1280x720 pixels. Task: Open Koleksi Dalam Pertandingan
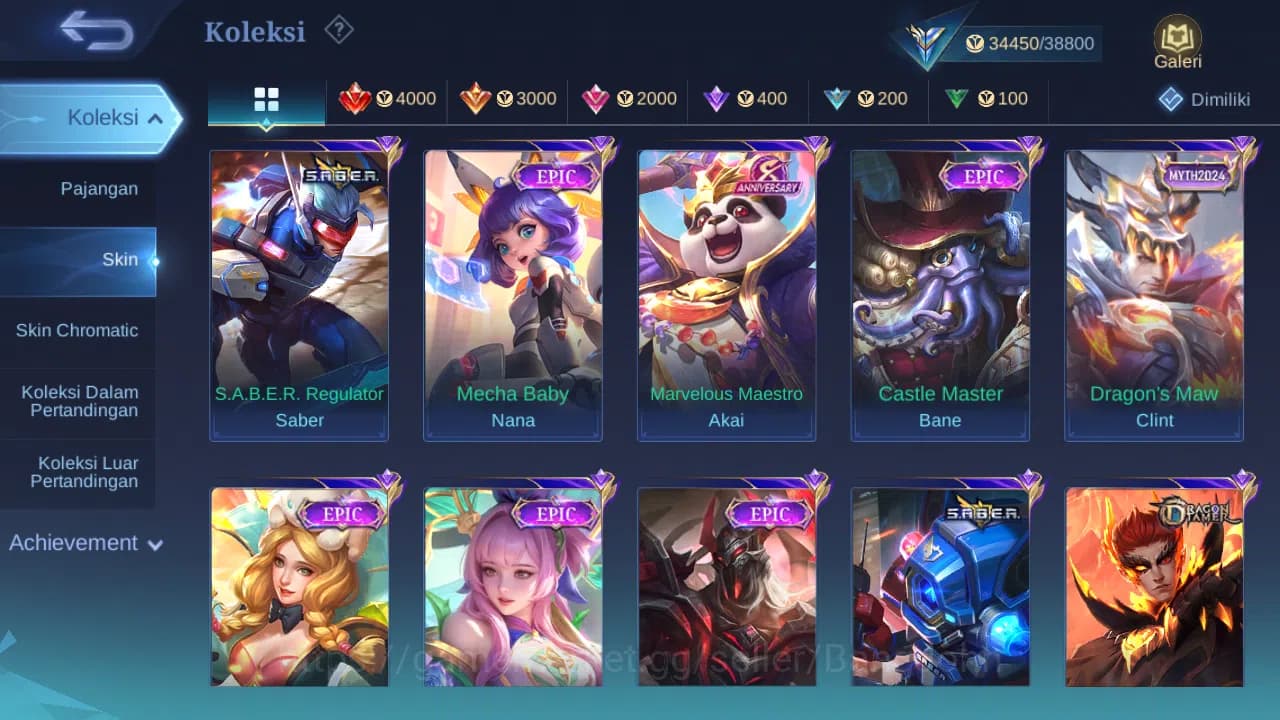78,401
